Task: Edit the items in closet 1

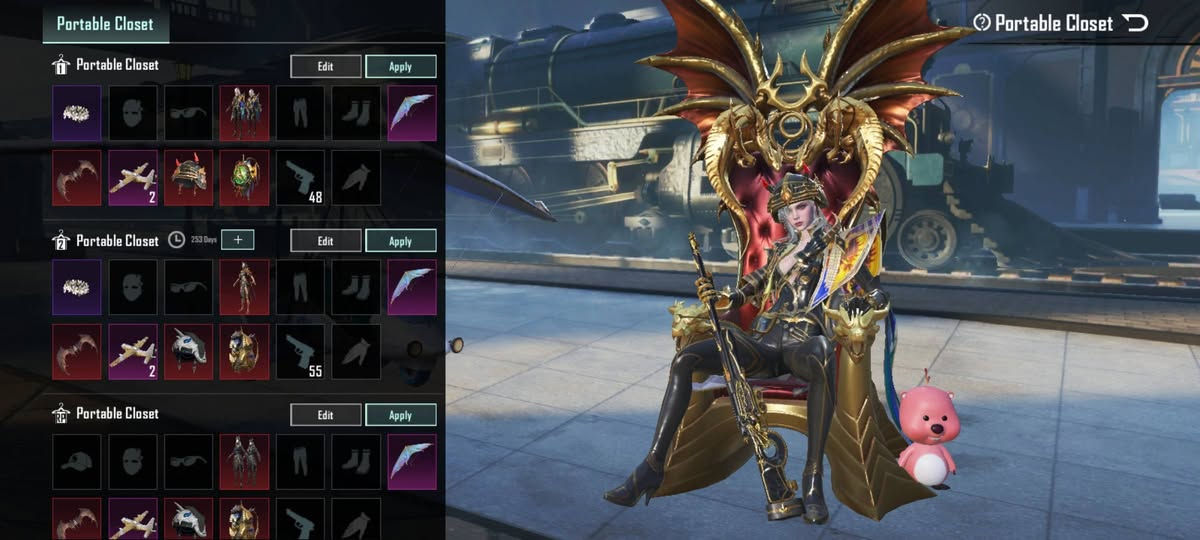Action: (326, 67)
